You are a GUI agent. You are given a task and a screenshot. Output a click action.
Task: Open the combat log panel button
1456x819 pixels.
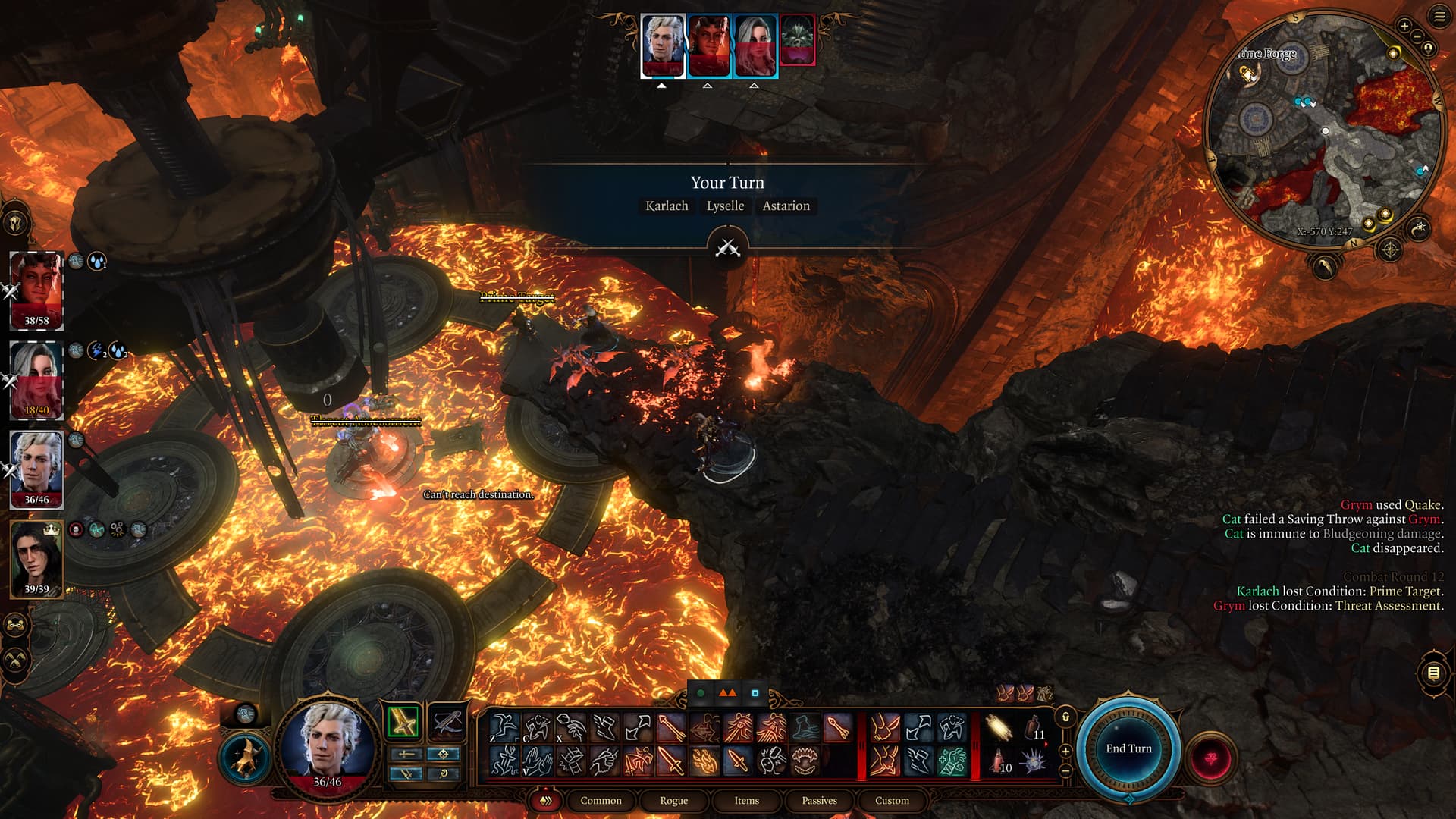coord(1433,673)
